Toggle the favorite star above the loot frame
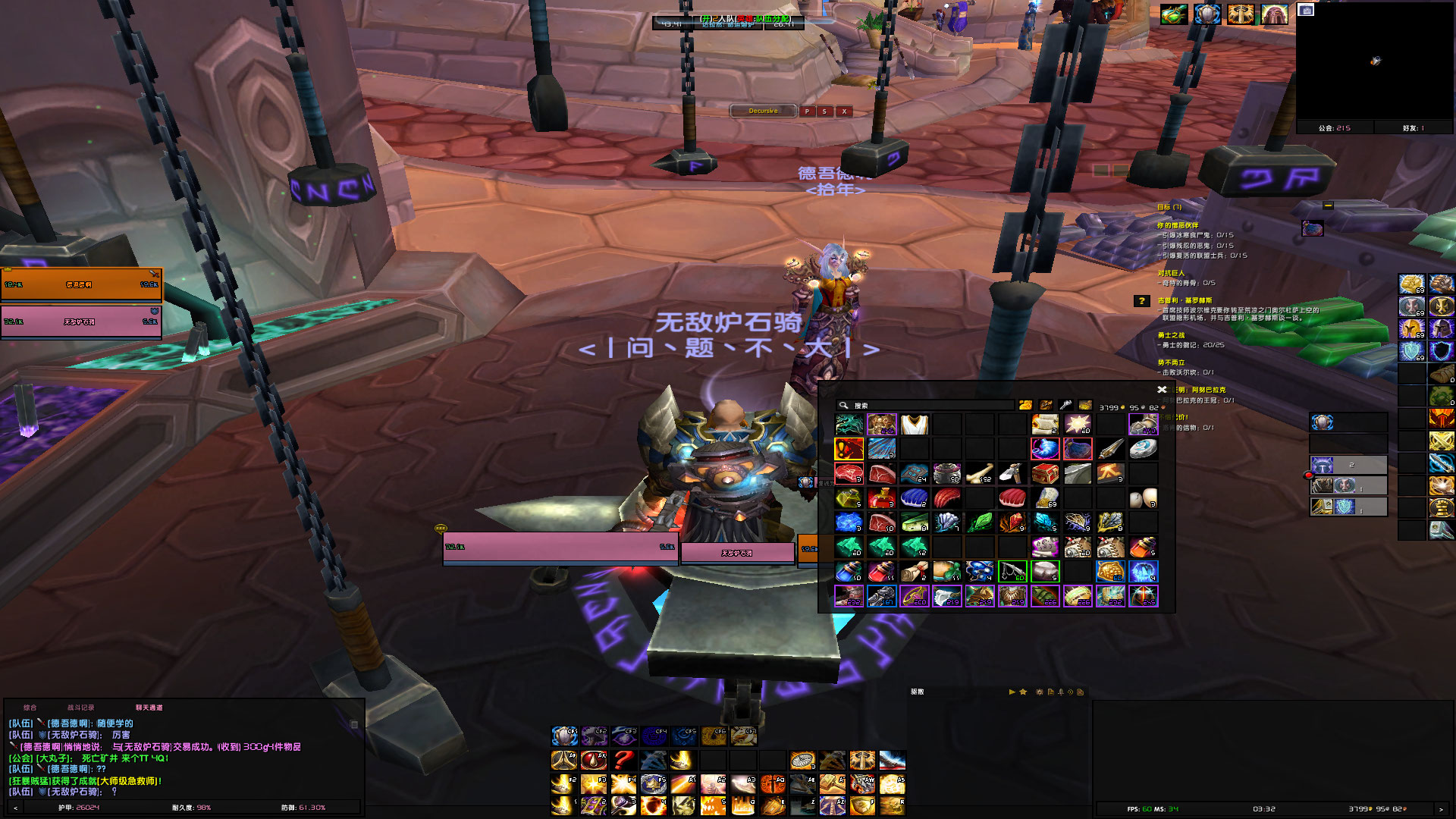Viewport: 1456px width, 819px height. (x=1024, y=692)
